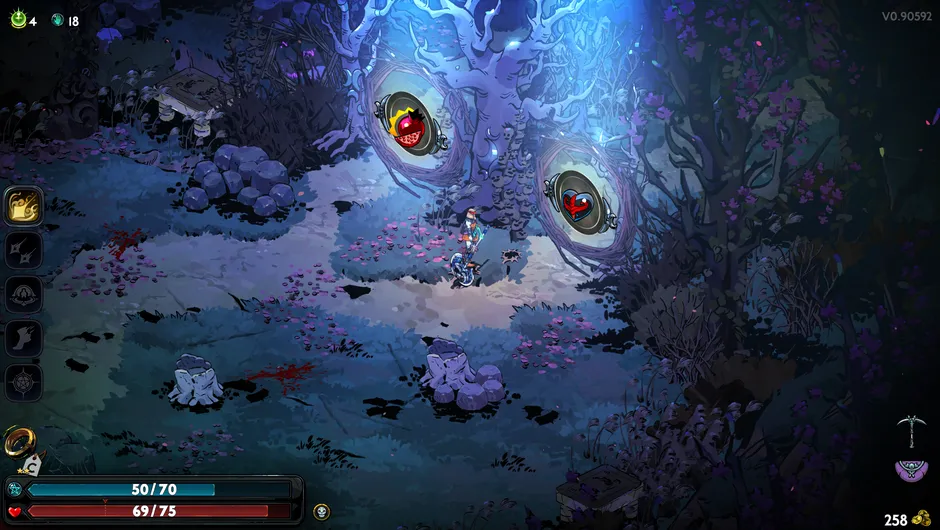Open the empty cast ability slot
Screen dimensions: 940x530
23,294
